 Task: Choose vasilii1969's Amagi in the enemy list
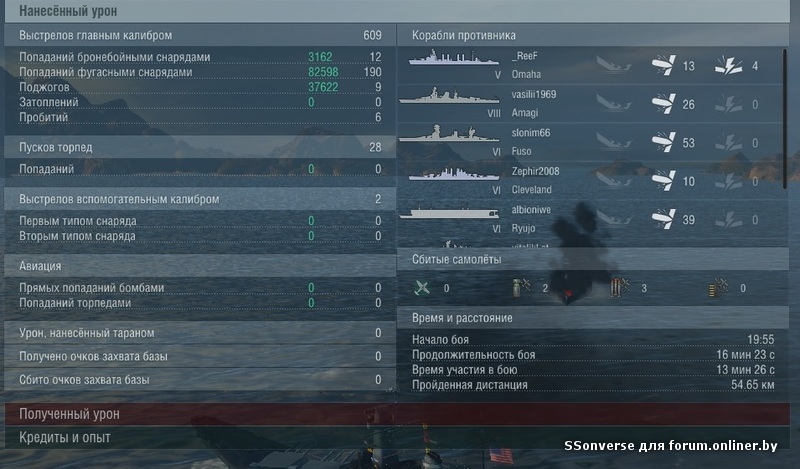[x=590, y=103]
